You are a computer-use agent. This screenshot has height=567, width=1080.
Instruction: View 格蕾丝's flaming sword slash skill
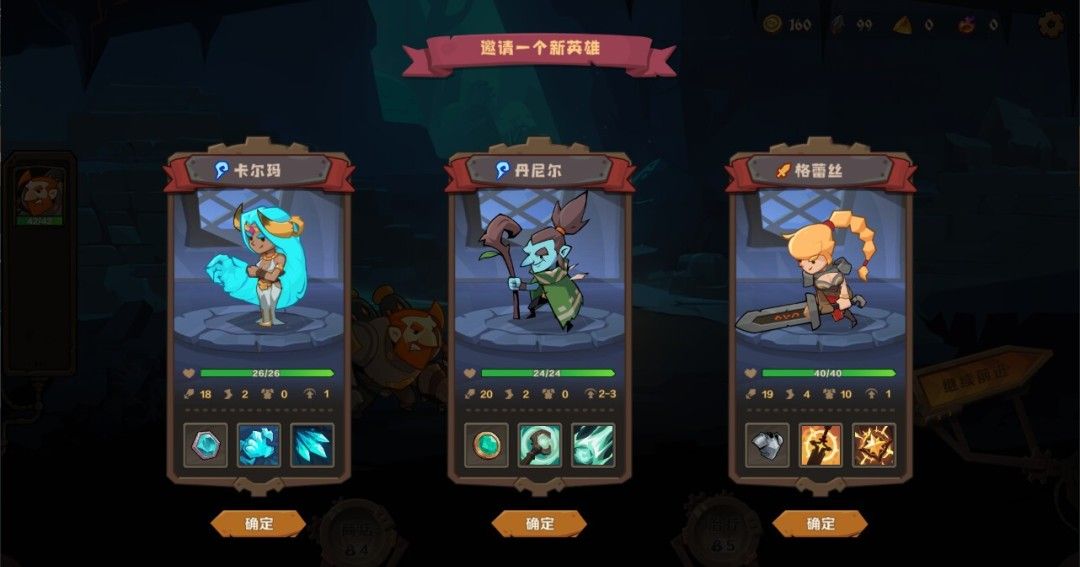(820, 445)
